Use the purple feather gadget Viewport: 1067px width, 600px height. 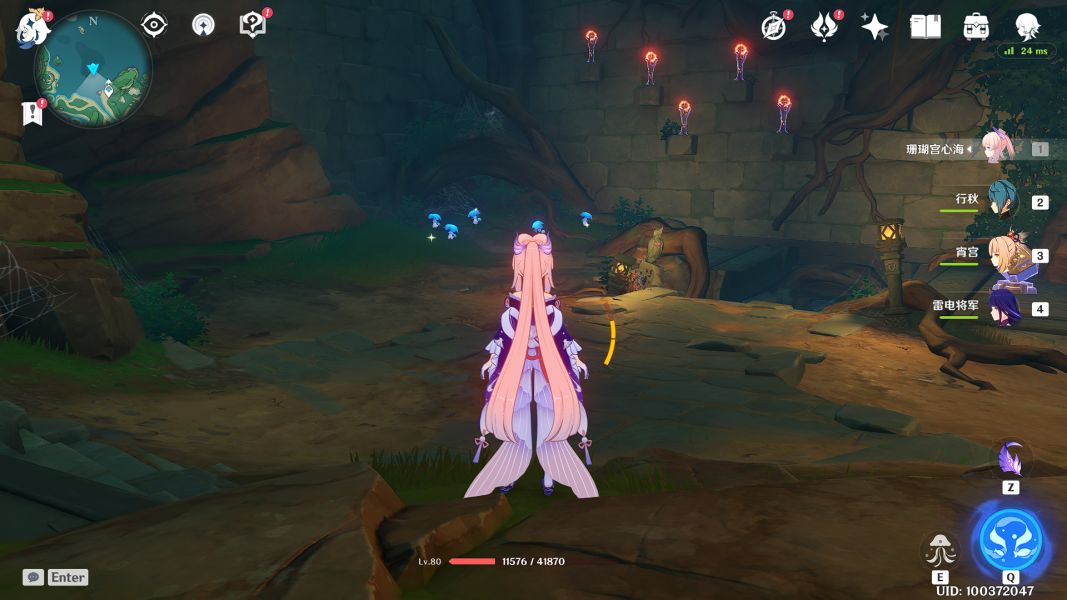[1011, 461]
